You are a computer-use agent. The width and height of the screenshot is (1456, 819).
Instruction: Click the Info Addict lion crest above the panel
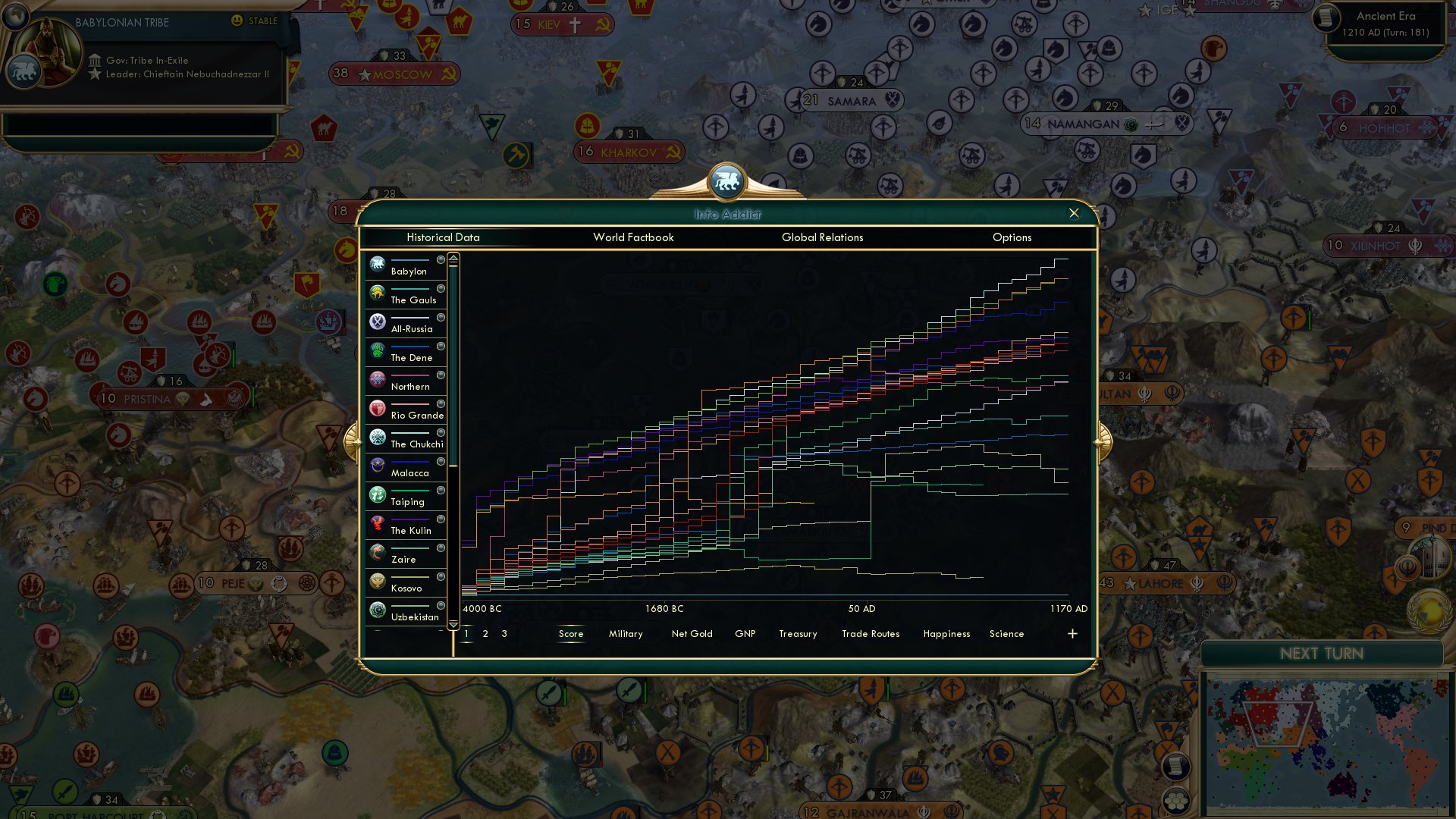tap(727, 181)
